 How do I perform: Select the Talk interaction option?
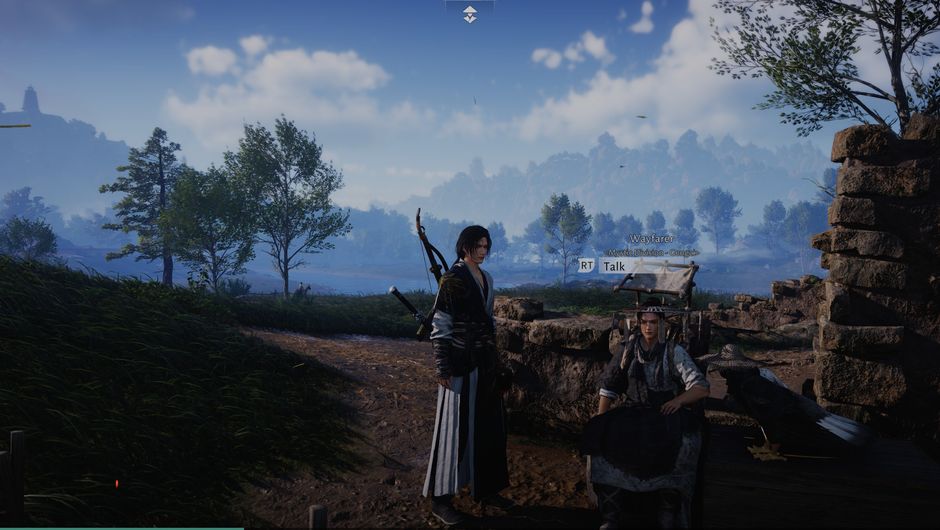pos(613,266)
